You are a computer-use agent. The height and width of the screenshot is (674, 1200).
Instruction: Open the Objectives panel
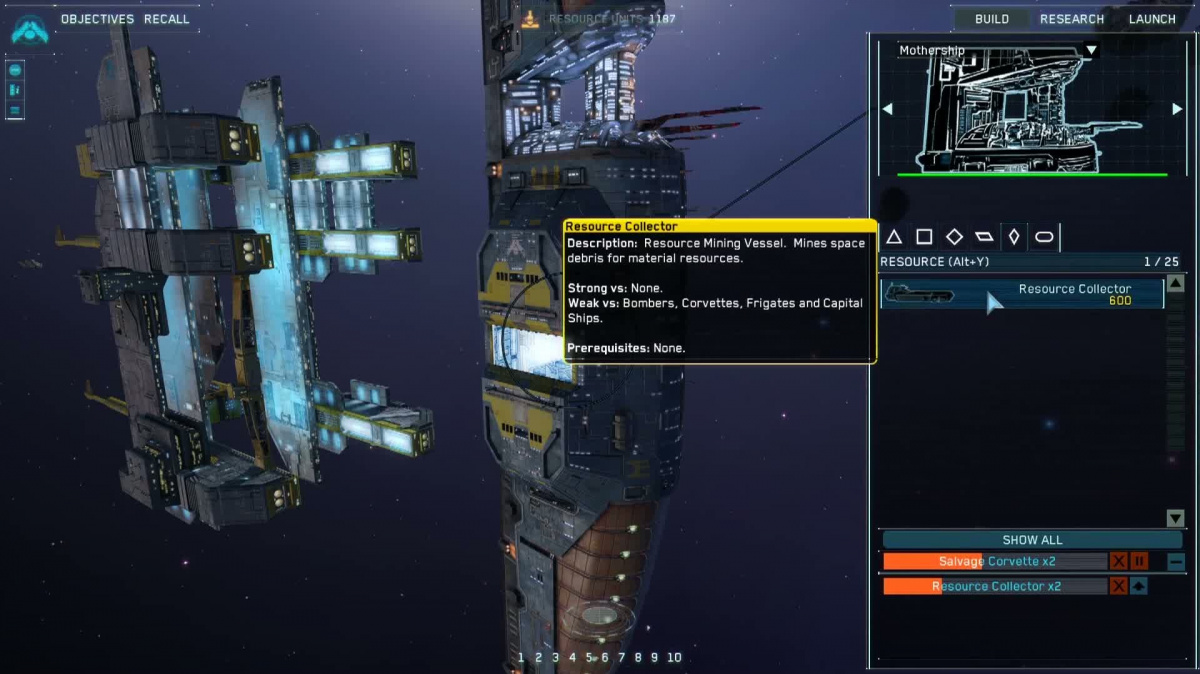(97, 19)
